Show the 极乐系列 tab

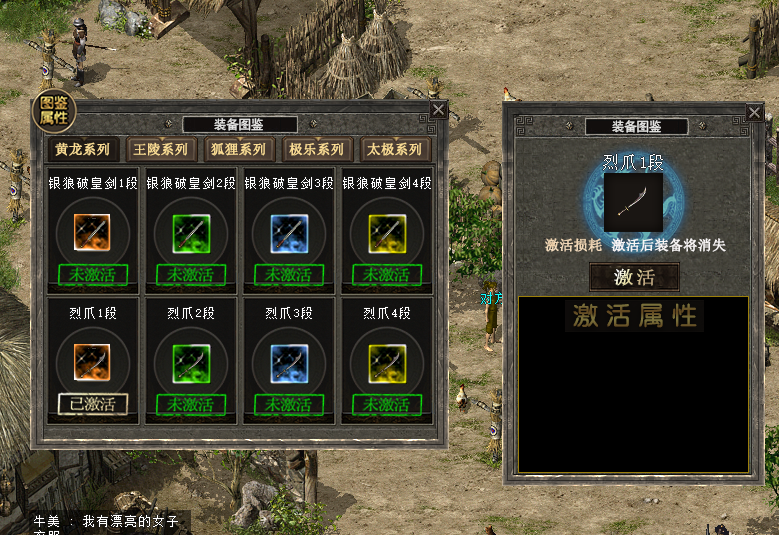tap(317, 150)
